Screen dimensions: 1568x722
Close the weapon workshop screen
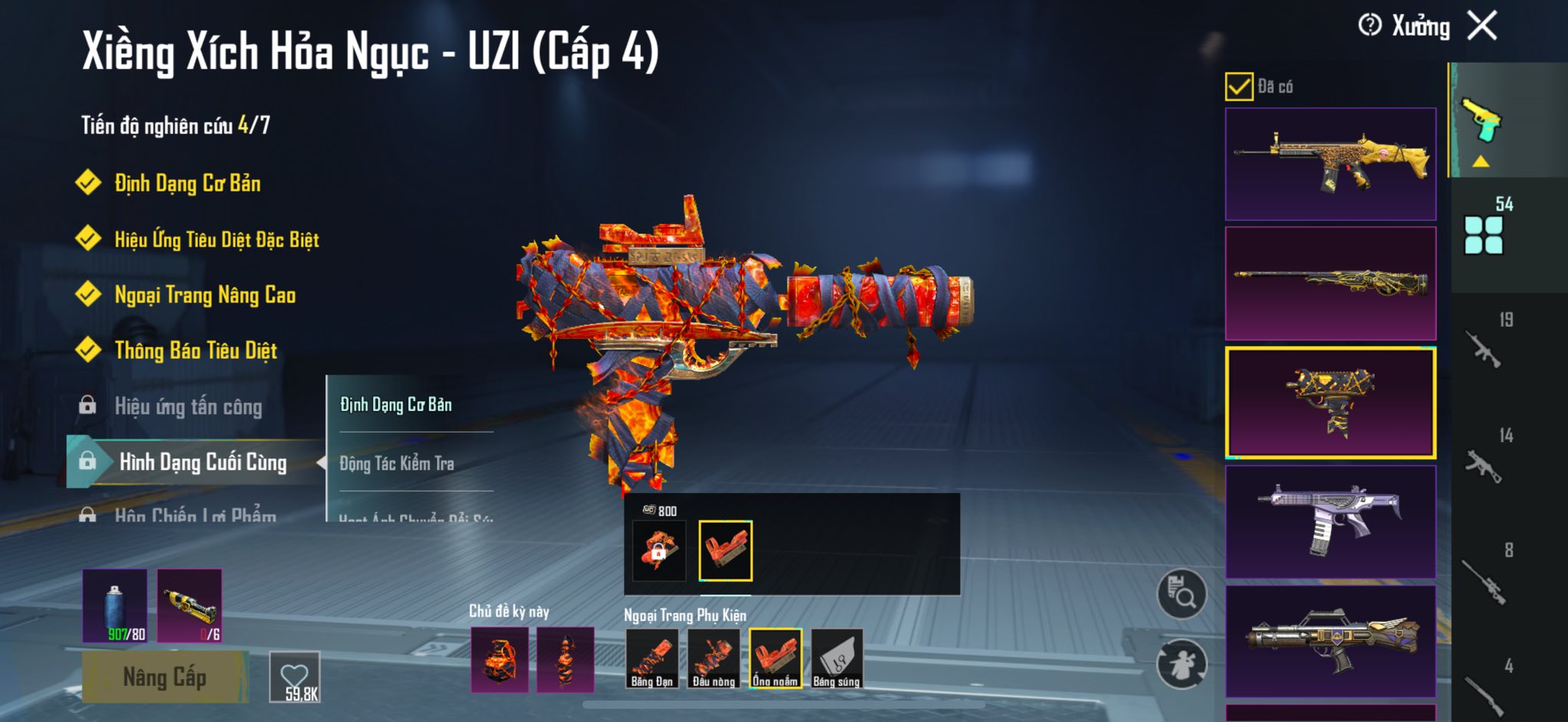click(1482, 25)
